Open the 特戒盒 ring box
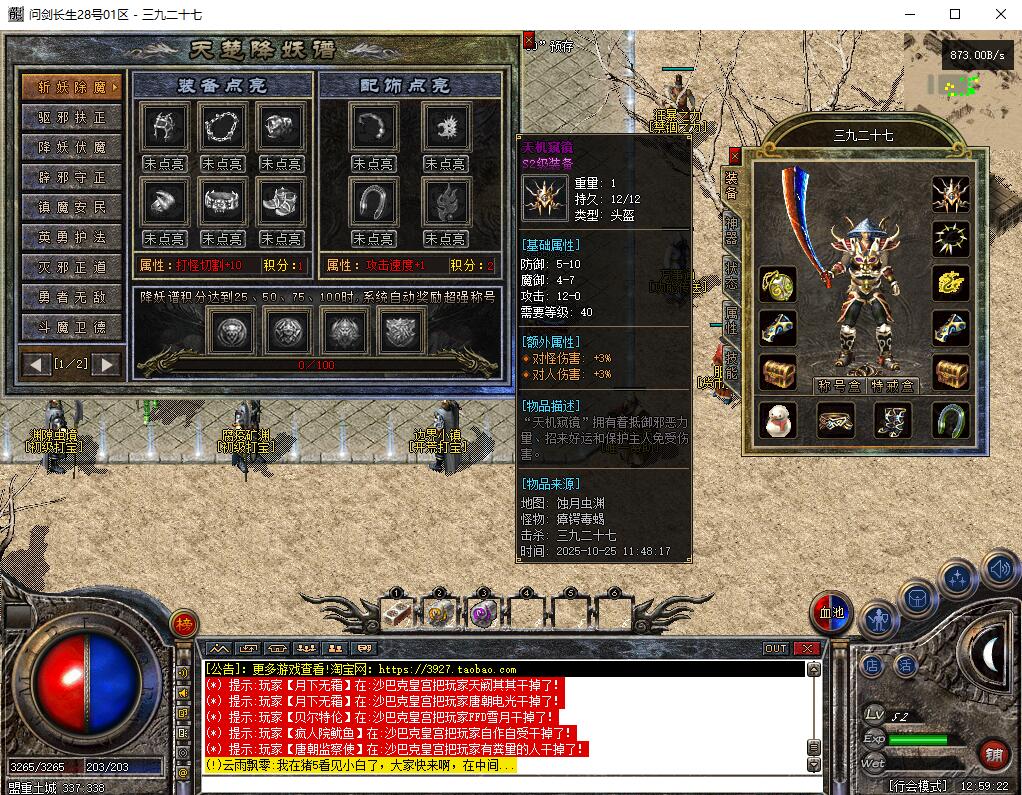 coord(891,385)
